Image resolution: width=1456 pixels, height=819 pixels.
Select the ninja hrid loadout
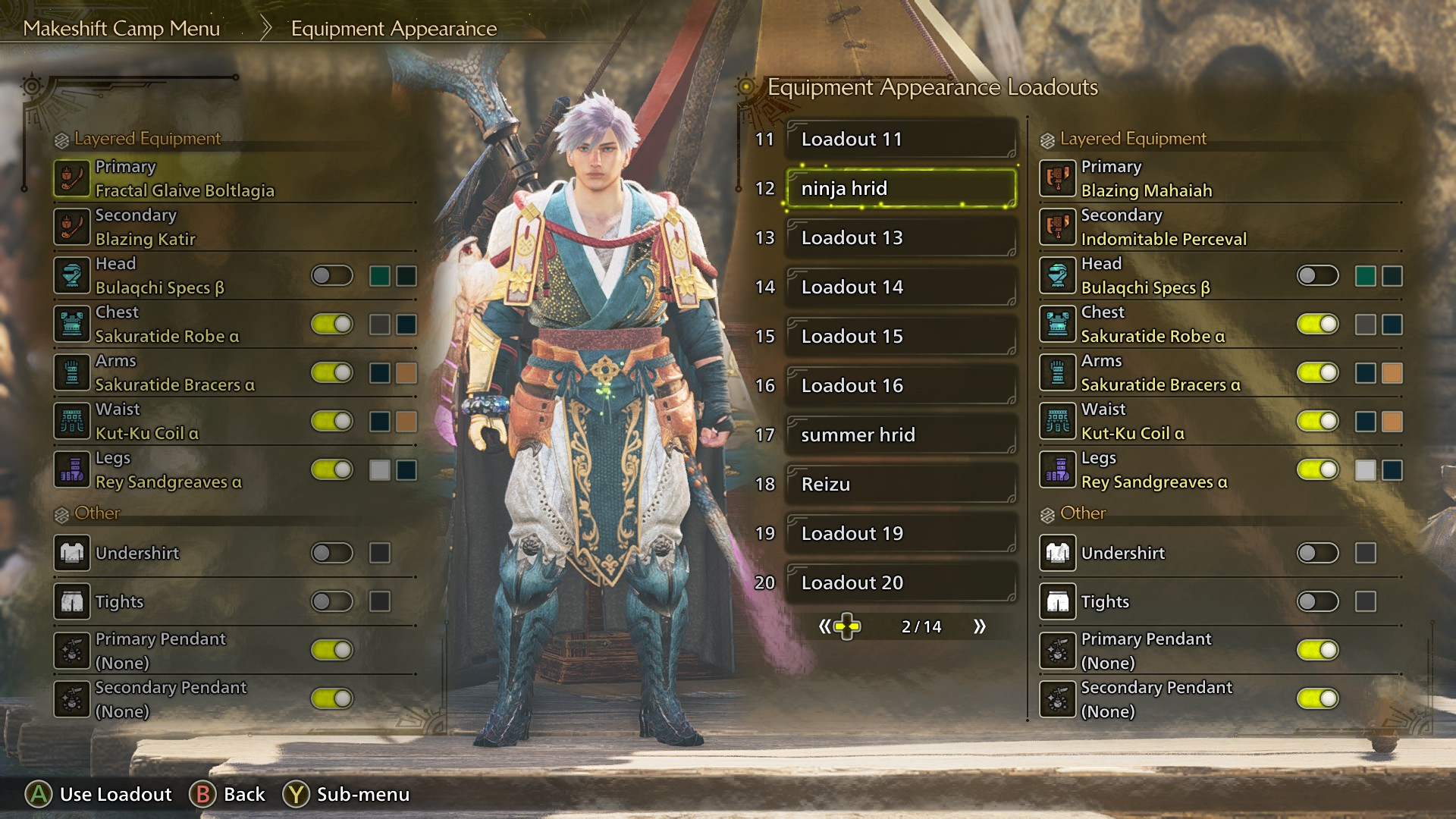(x=901, y=188)
